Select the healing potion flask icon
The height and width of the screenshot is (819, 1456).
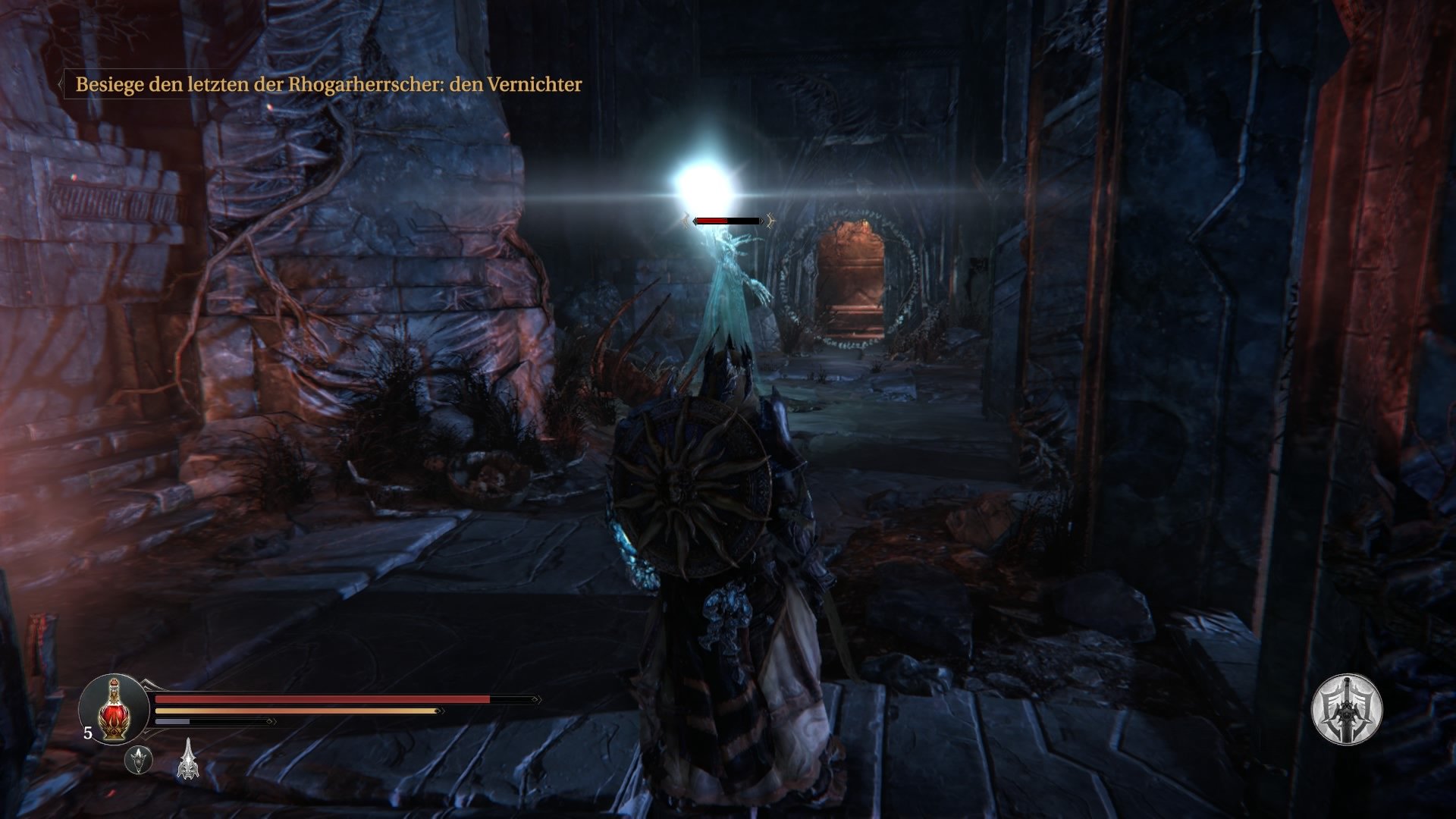click(115, 711)
